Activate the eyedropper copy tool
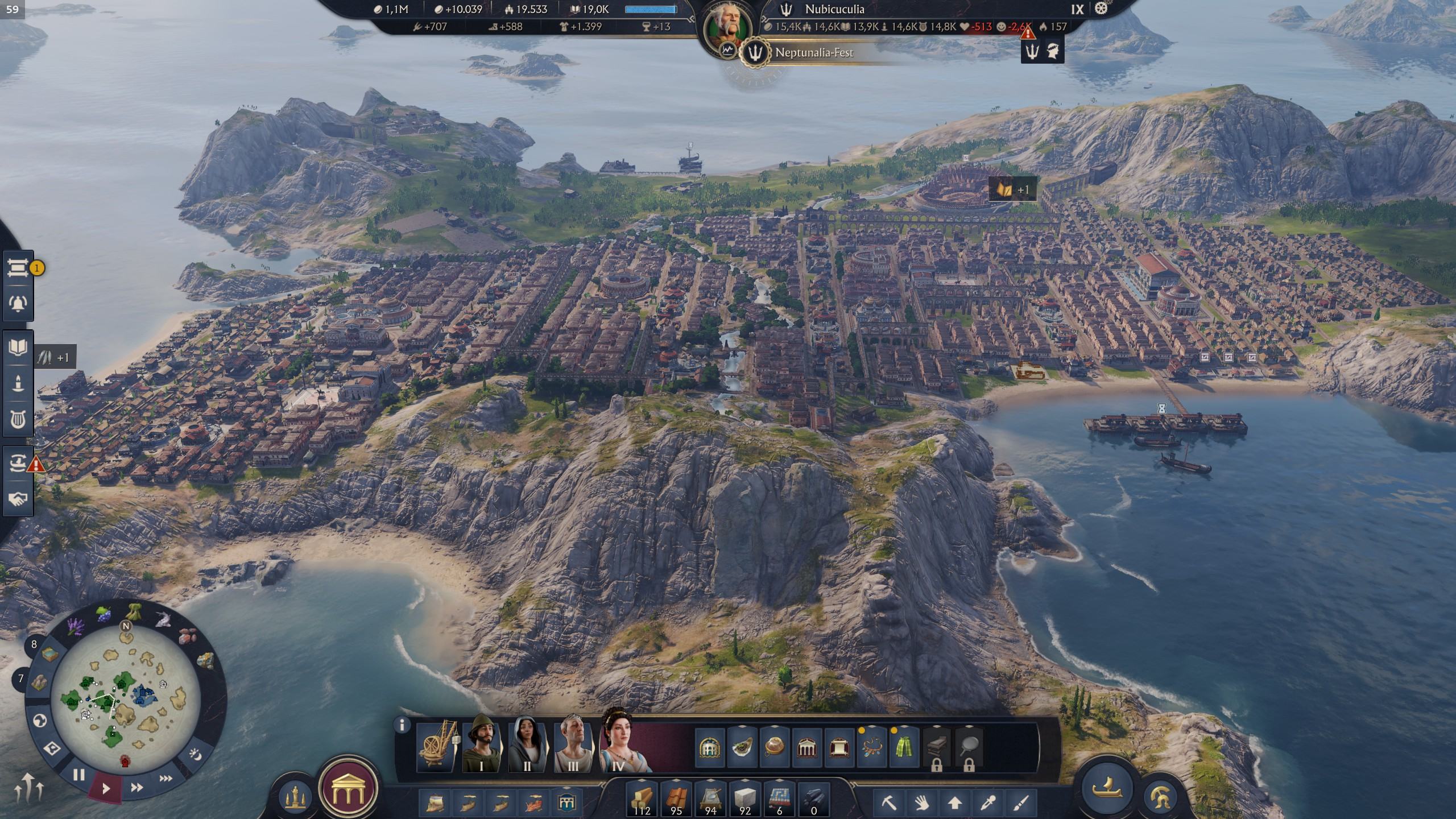This screenshot has height=819, width=1456. (988, 803)
